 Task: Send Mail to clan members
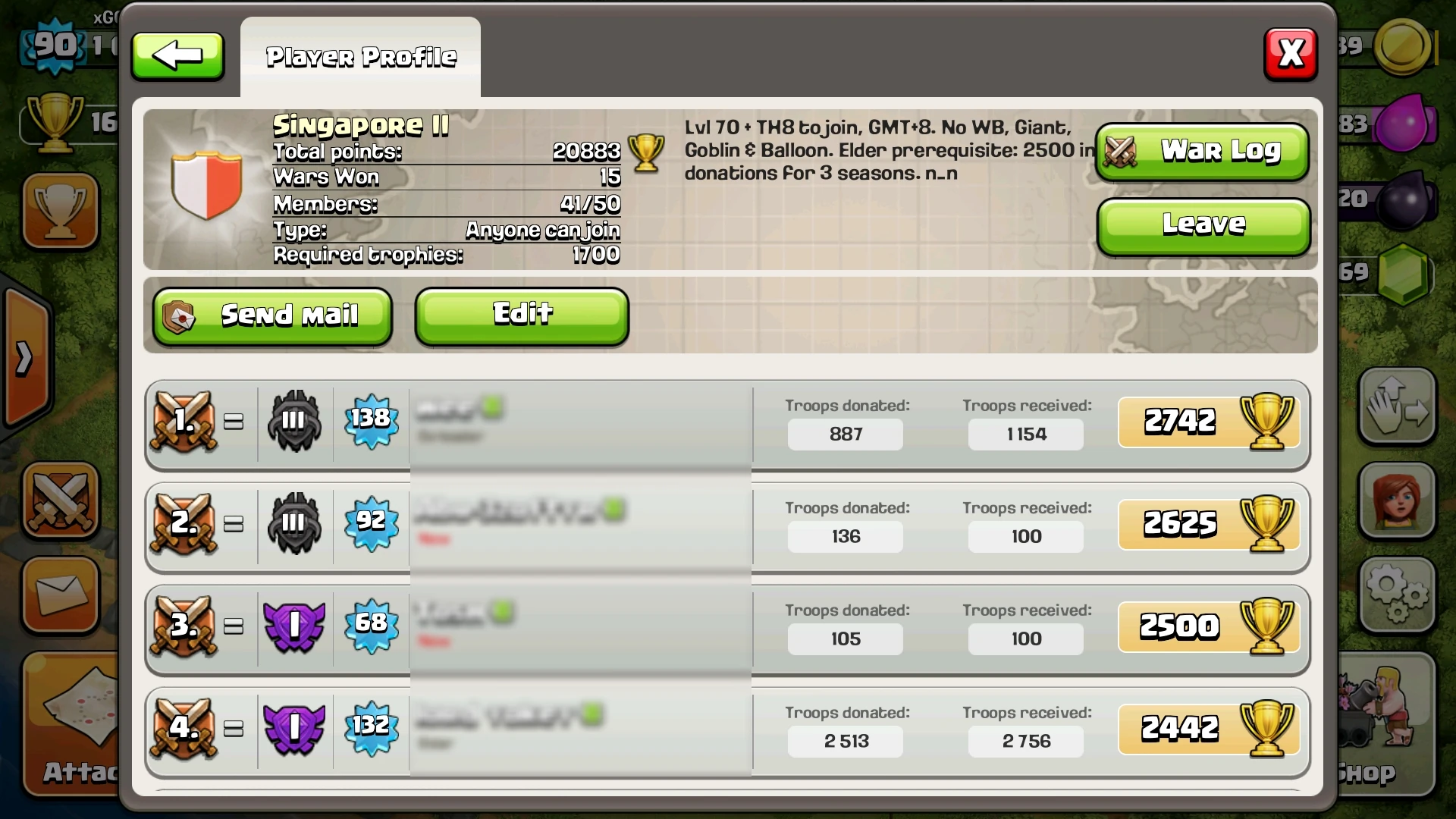click(272, 315)
